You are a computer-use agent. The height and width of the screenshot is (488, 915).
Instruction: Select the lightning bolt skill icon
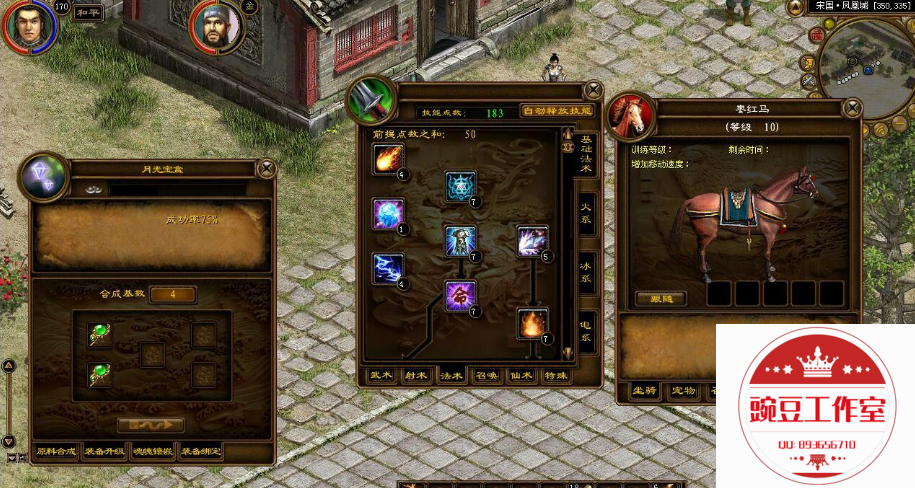click(387, 267)
